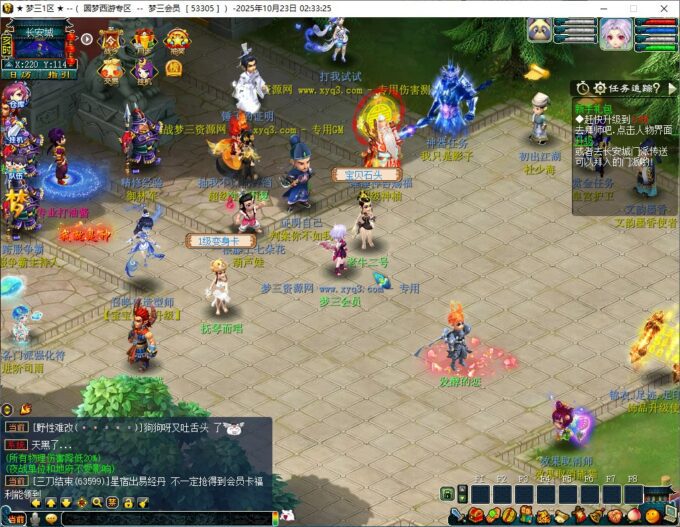Open the 挂机 auto-play icon
The width and height of the screenshot is (680, 527).
[x=143, y=68]
